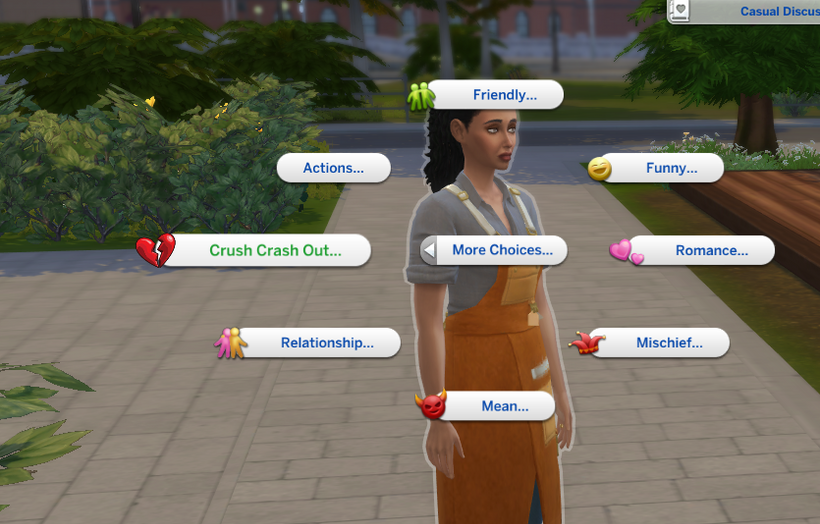
Task: Choose the Actions option
Action: point(333,168)
